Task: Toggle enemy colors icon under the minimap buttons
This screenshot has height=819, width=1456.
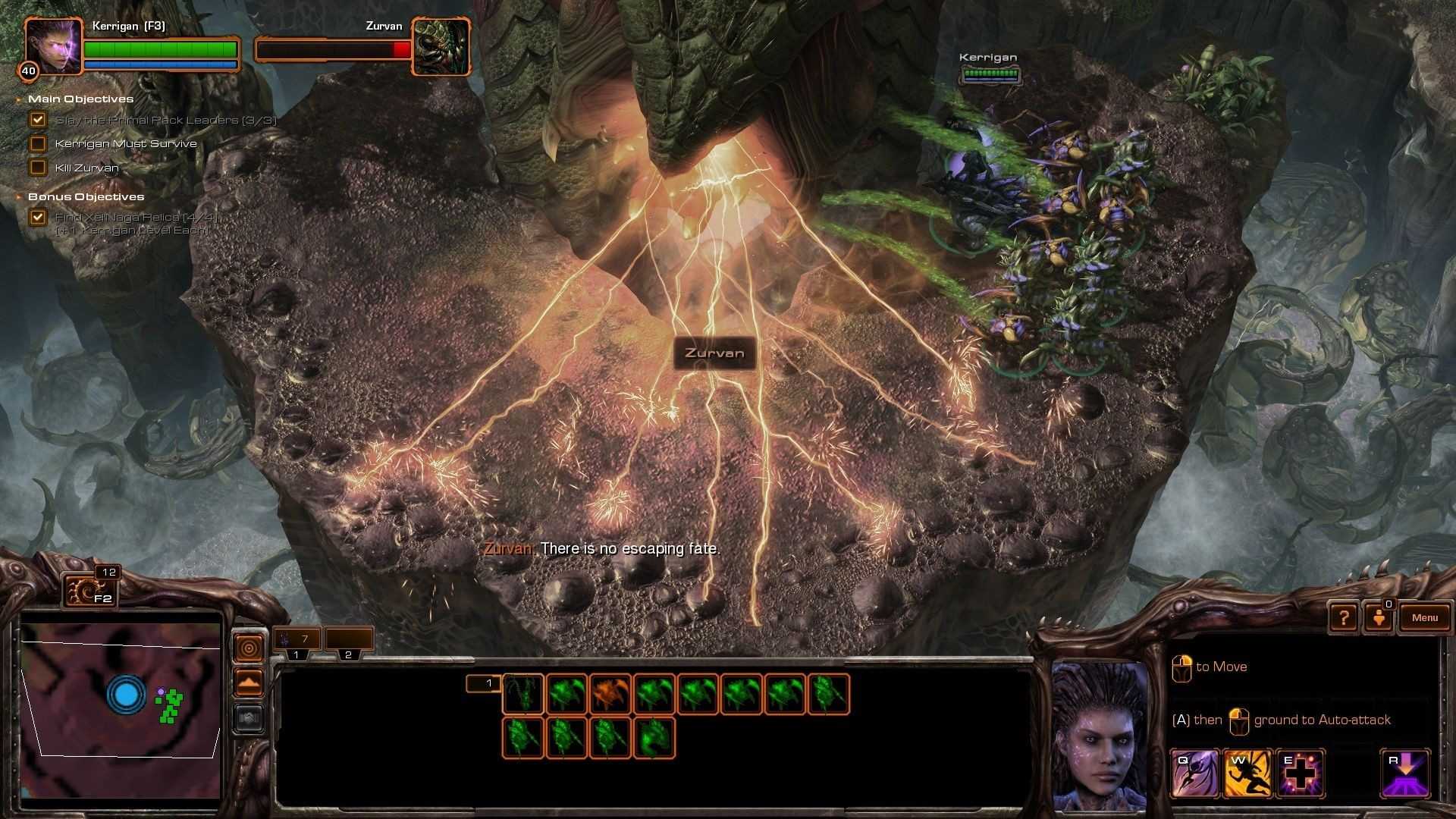Action: pos(248,717)
